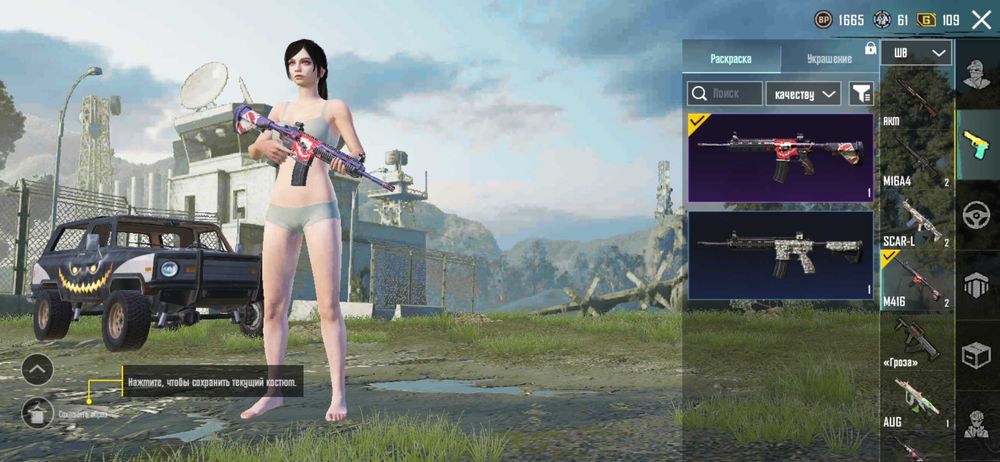Save the current outfit with the hanger button

37,411
